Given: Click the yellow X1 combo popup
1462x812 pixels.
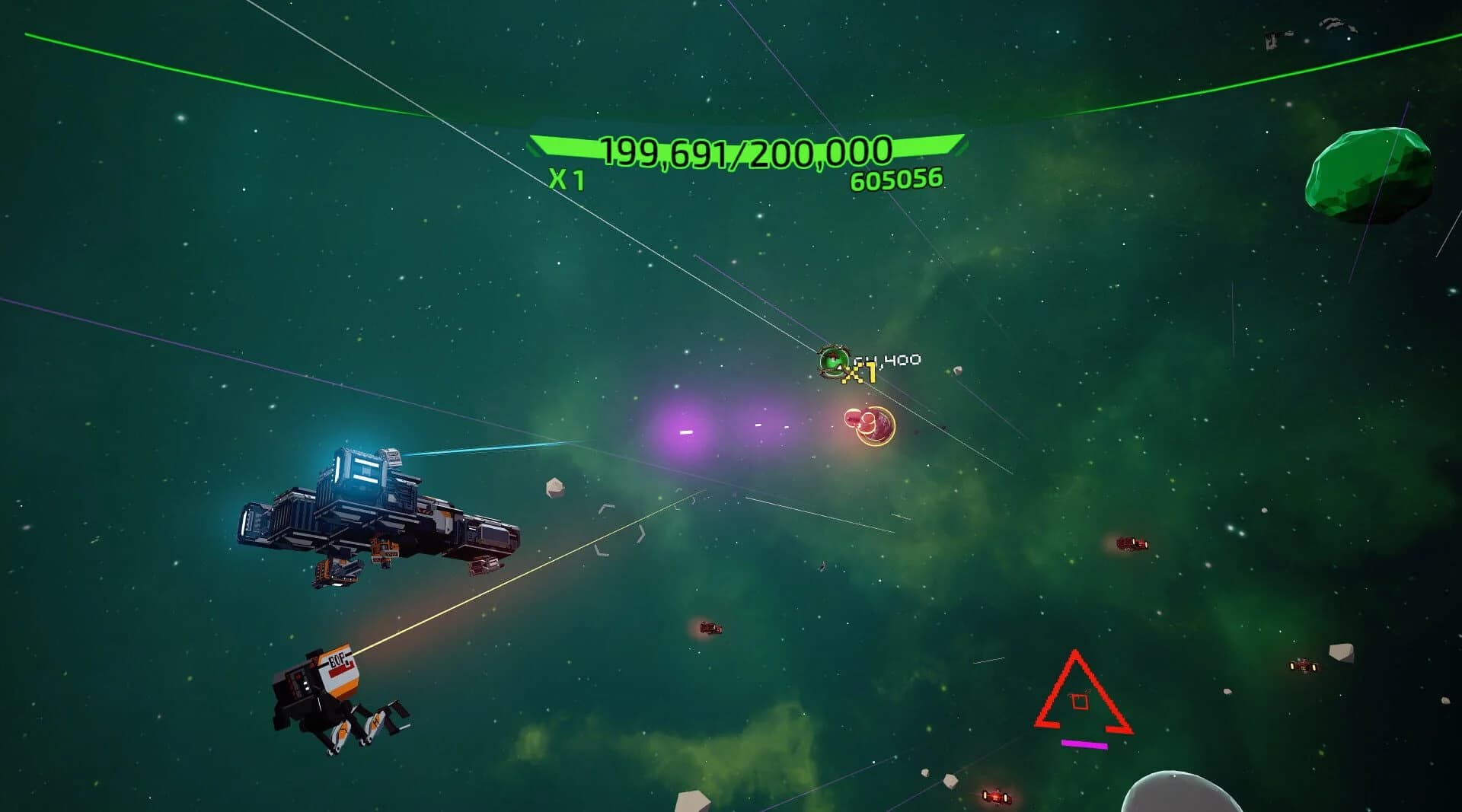Looking at the screenshot, I should click(x=859, y=374).
